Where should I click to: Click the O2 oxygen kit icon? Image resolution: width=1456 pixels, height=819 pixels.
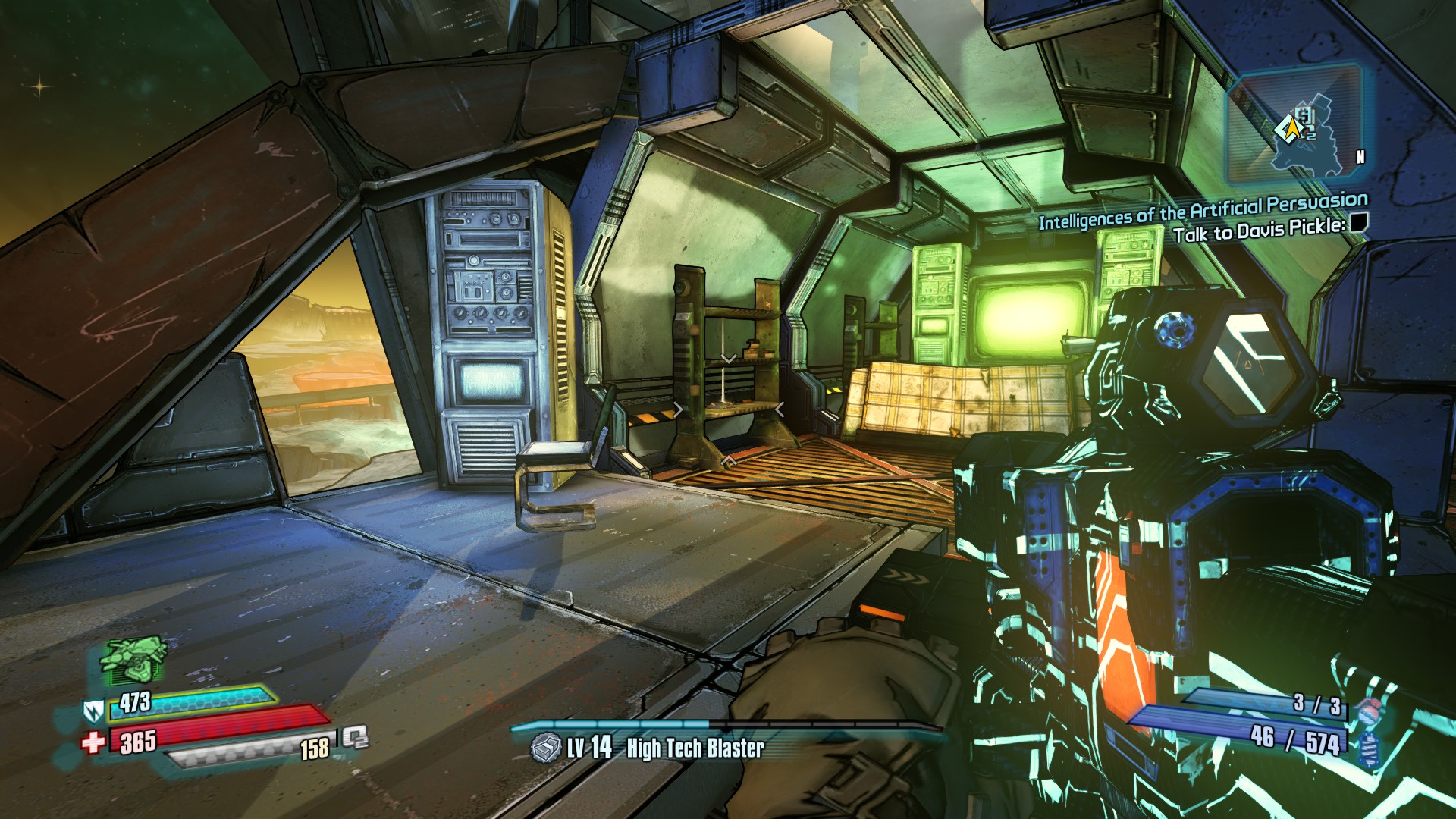(x=354, y=737)
